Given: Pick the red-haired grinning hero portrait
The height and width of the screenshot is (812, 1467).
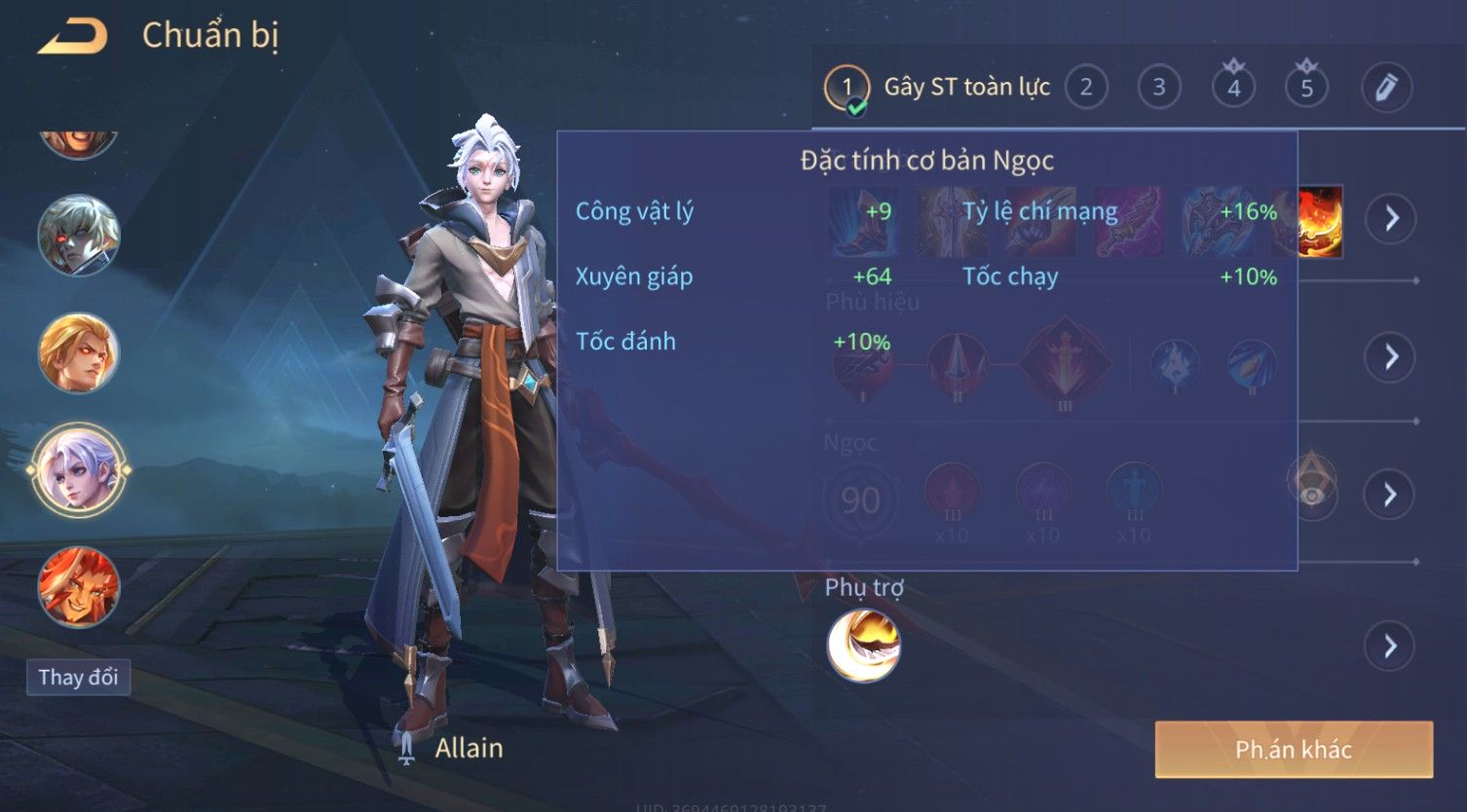Looking at the screenshot, I should click(x=79, y=587).
